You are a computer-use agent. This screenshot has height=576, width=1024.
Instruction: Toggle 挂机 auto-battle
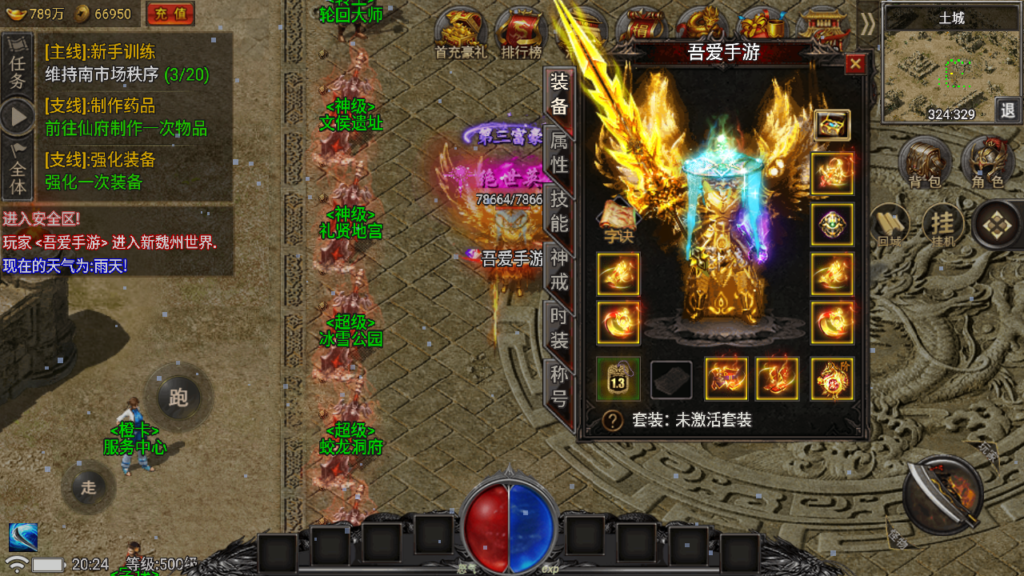coord(941,226)
